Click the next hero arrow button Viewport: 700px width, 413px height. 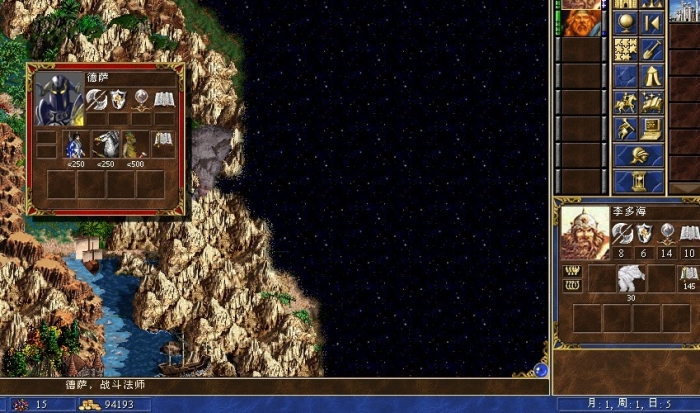click(x=651, y=23)
